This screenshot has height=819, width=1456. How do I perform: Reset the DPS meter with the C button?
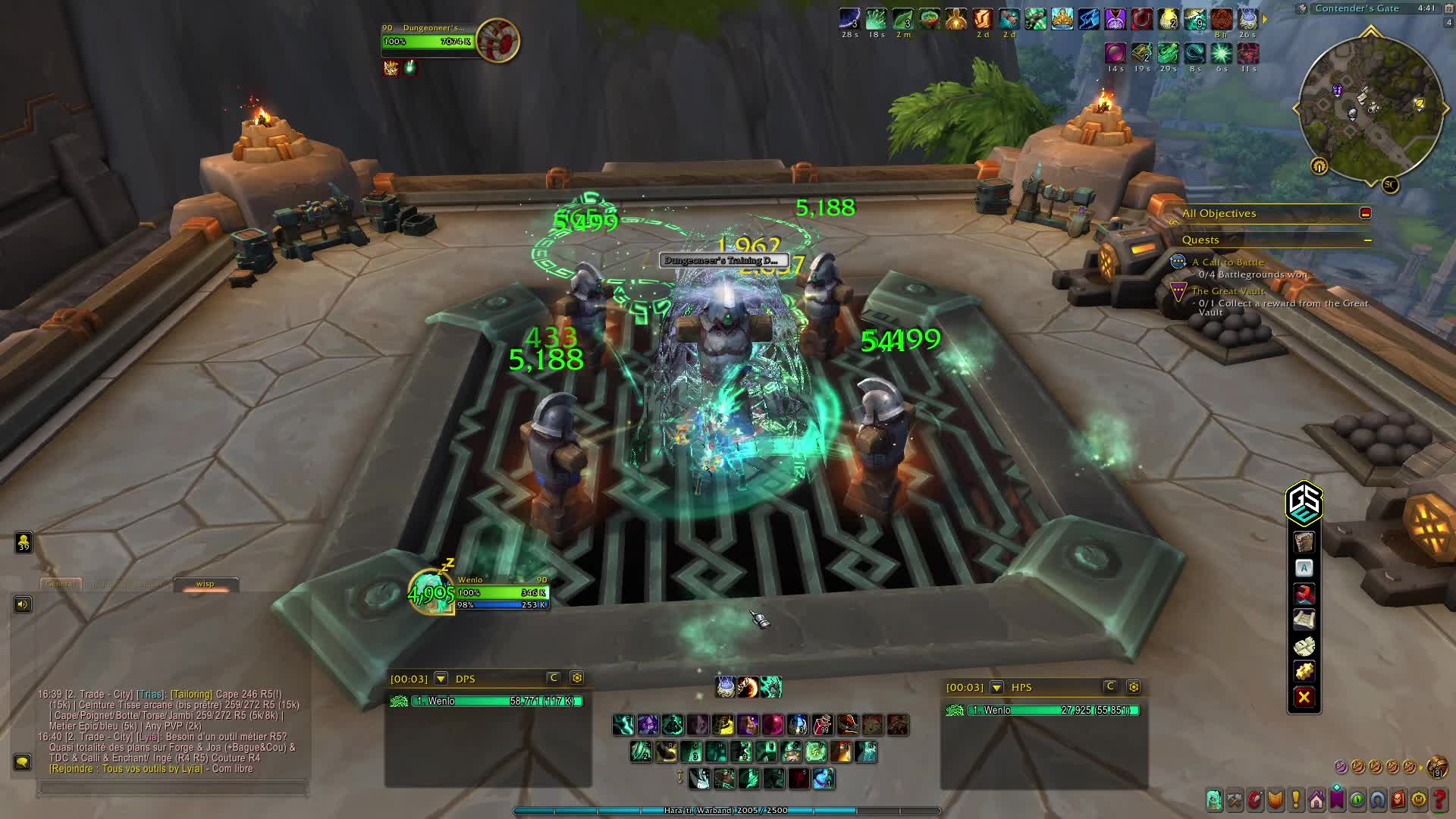(x=554, y=678)
